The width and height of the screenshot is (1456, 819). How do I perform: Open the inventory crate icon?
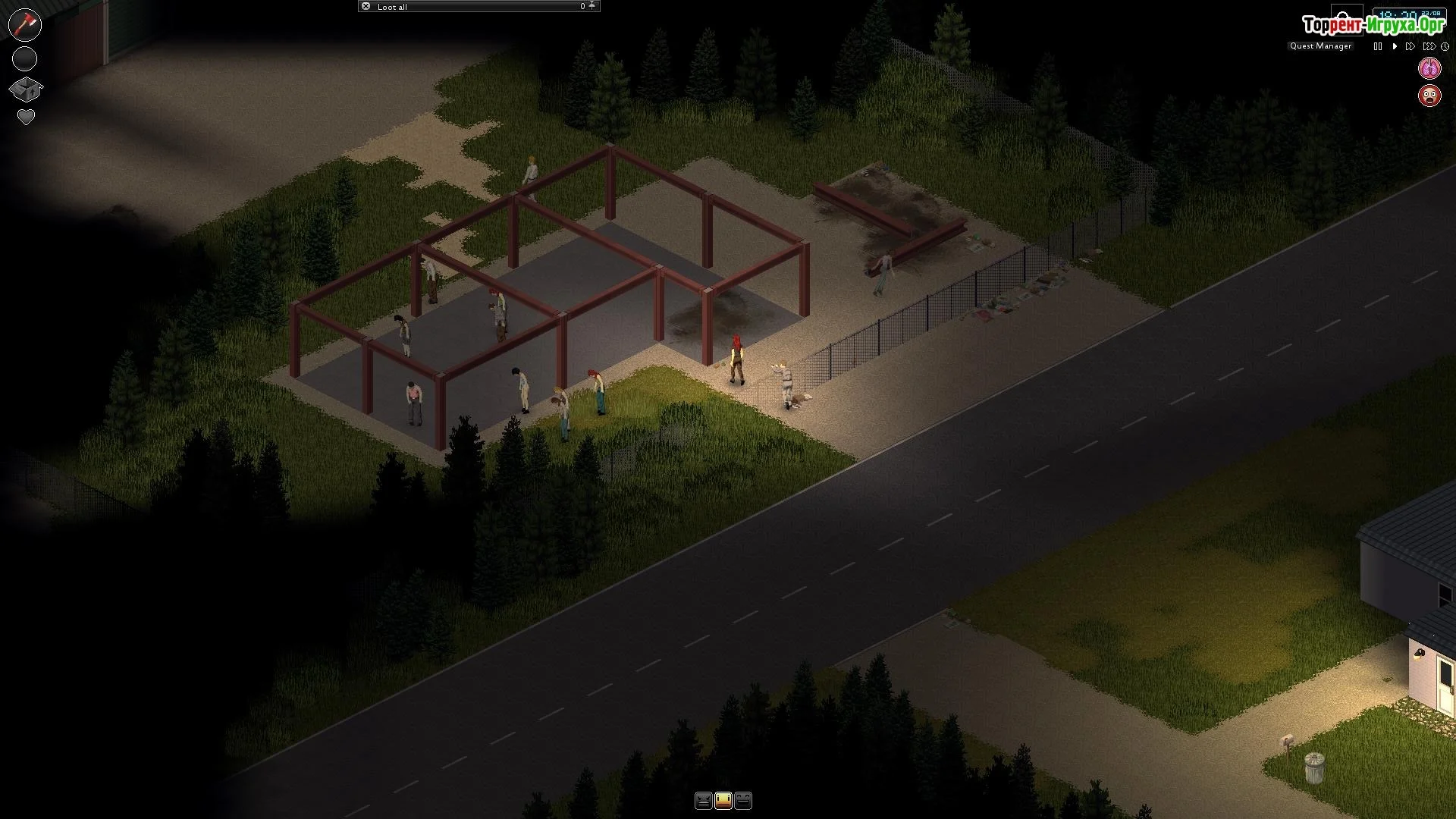click(x=25, y=89)
